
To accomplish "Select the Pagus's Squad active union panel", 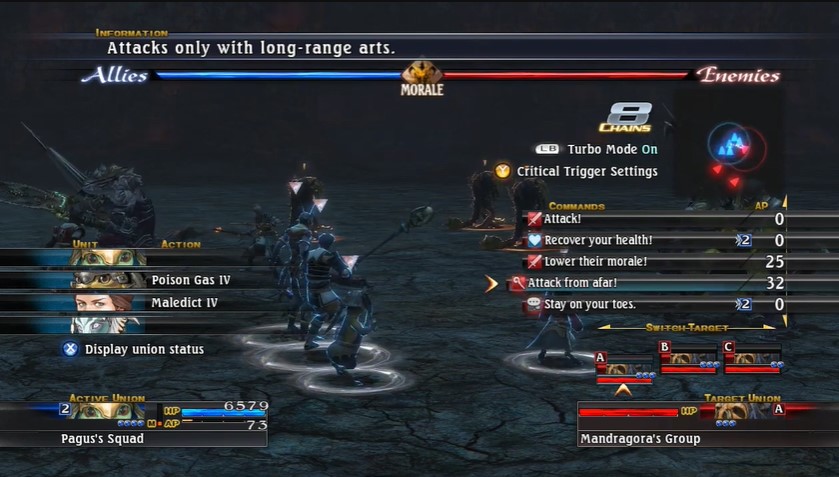I will click(133, 424).
